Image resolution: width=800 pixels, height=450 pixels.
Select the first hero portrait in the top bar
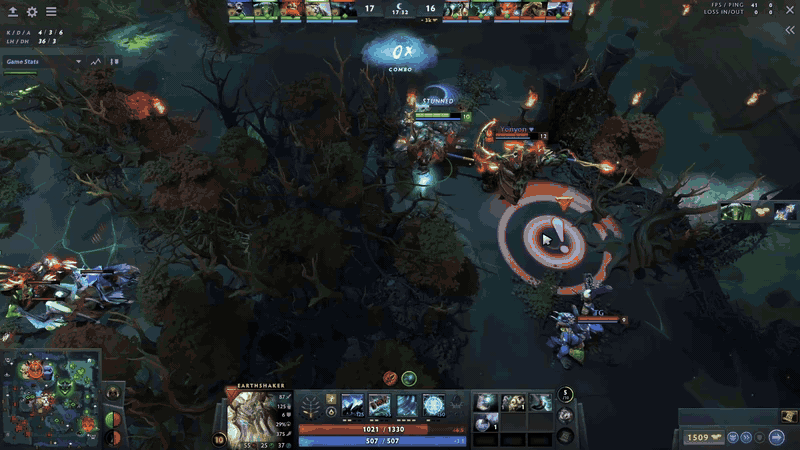click(x=238, y=10)
